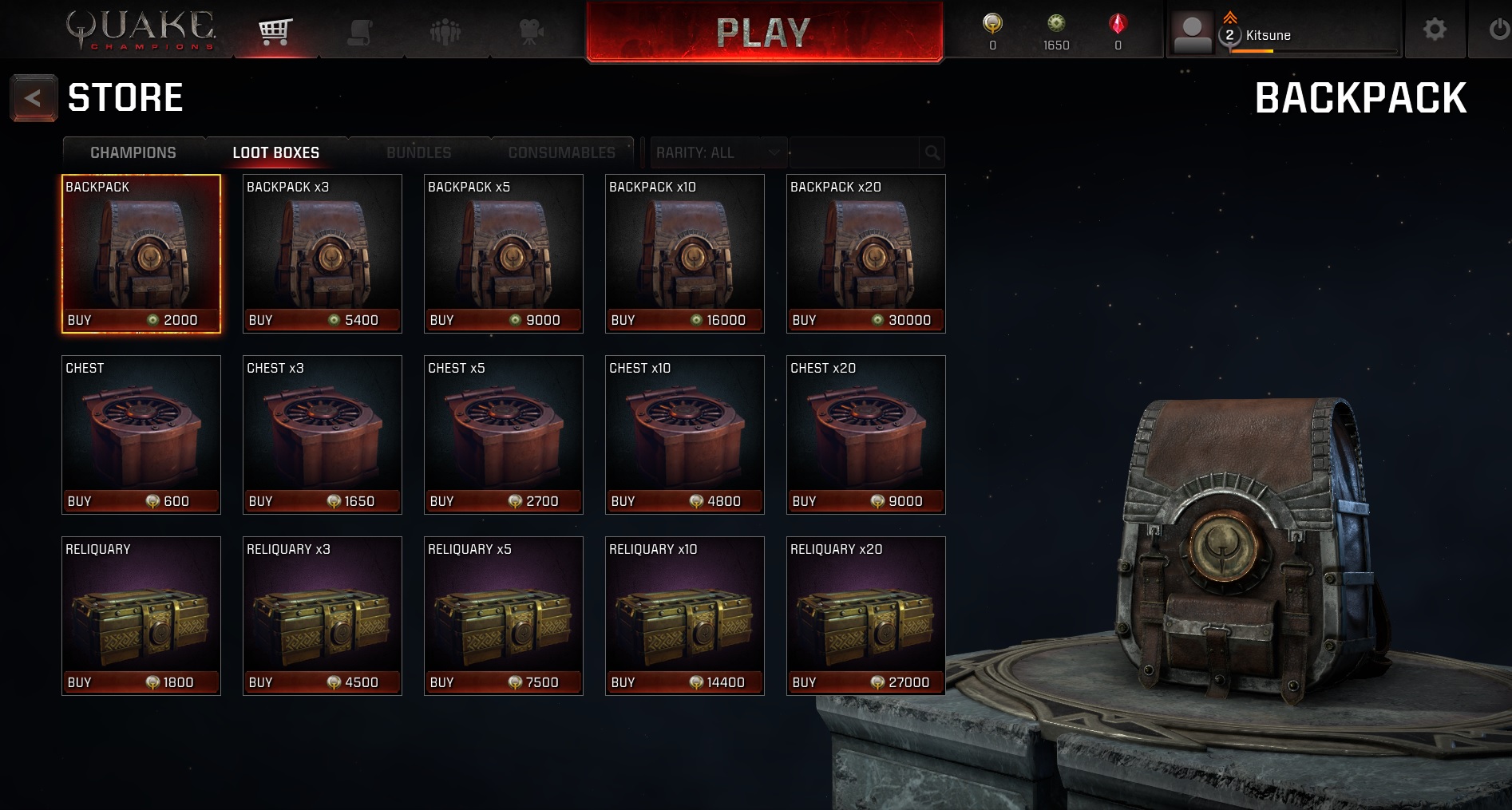The width and height of the screenshot is (1512, 810).
Task: Buy the single Backpack for 2000
Action: pos(141,320)
